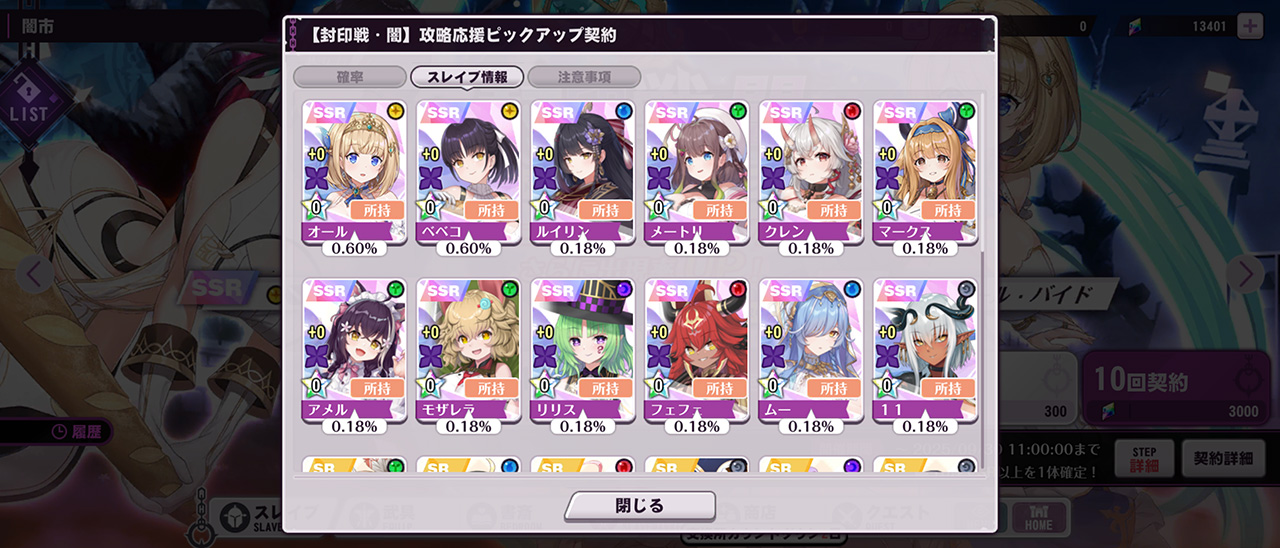Open the 契約詳細 details
The width and height of the screenshot is (1280, 548).
(1222, 459)
